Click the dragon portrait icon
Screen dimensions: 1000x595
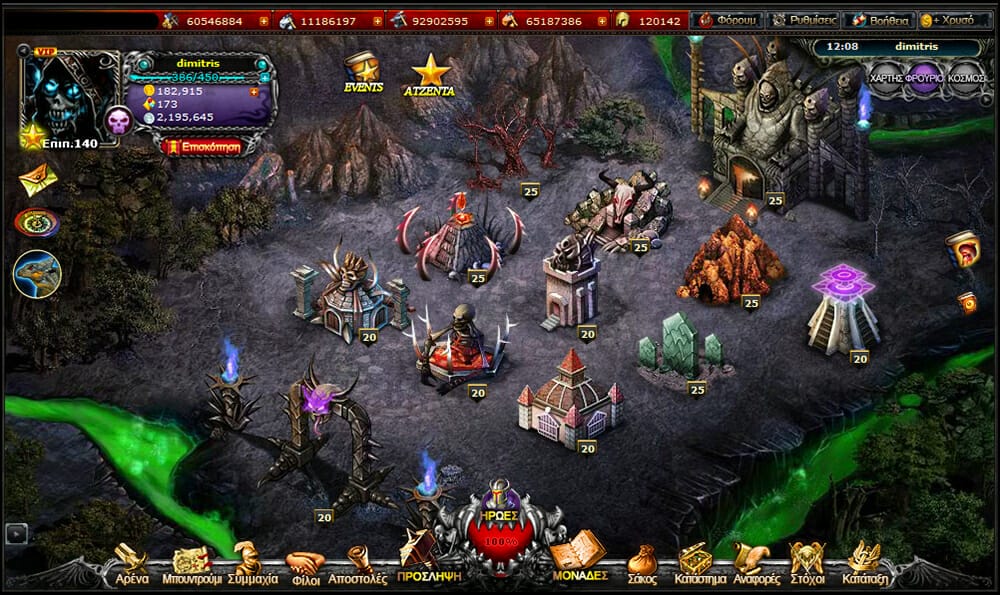pos(37,274)
